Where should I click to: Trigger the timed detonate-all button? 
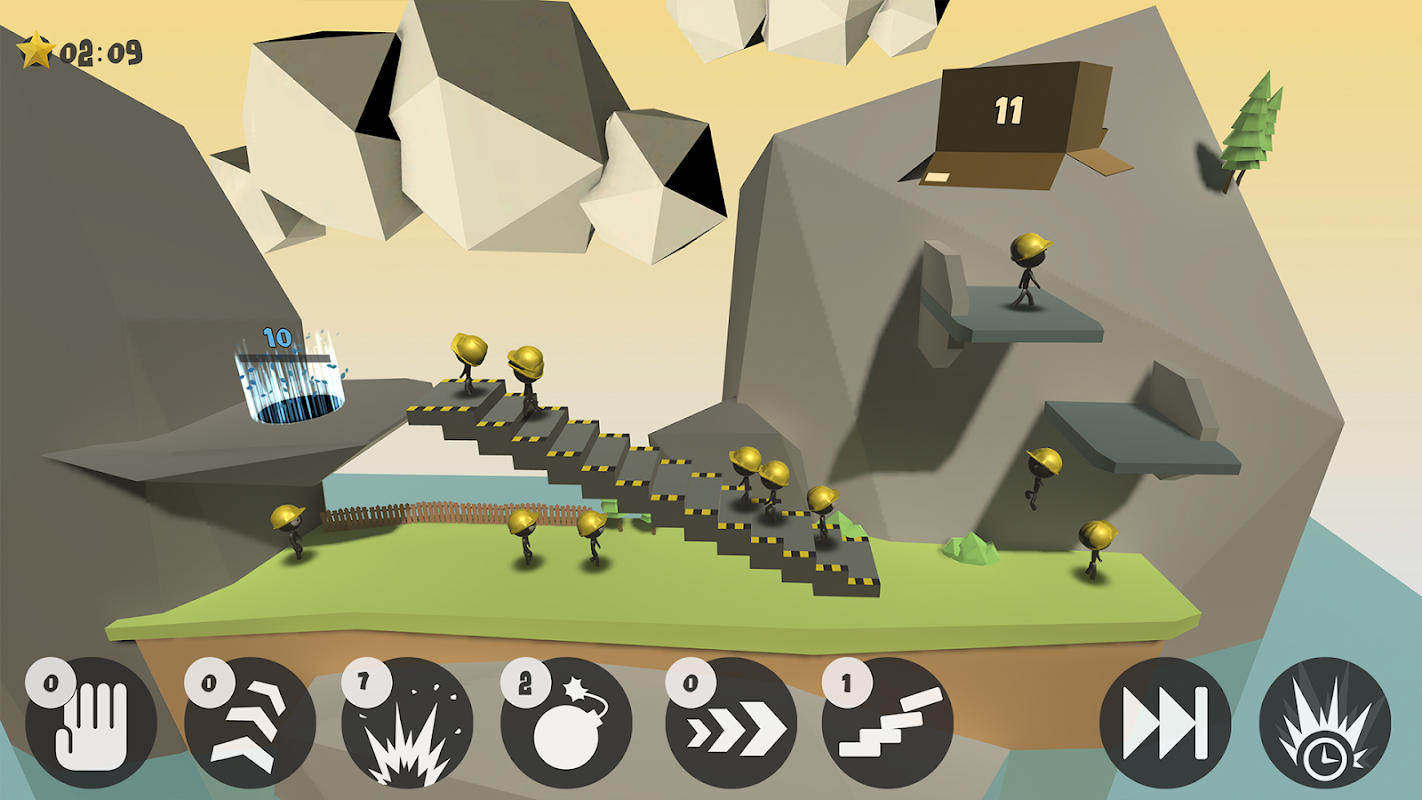point(1324,722)
